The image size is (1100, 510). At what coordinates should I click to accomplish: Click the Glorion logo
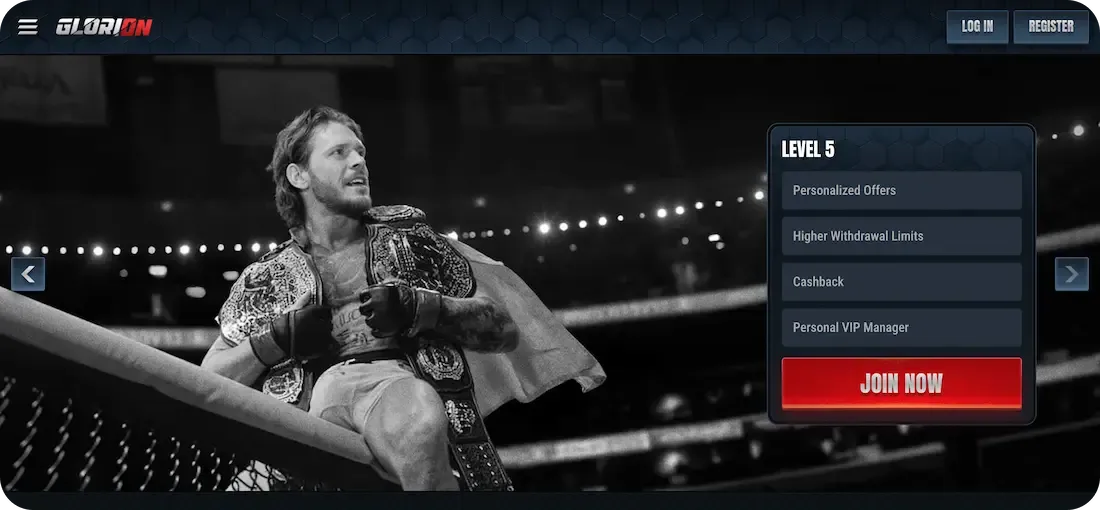104,27
